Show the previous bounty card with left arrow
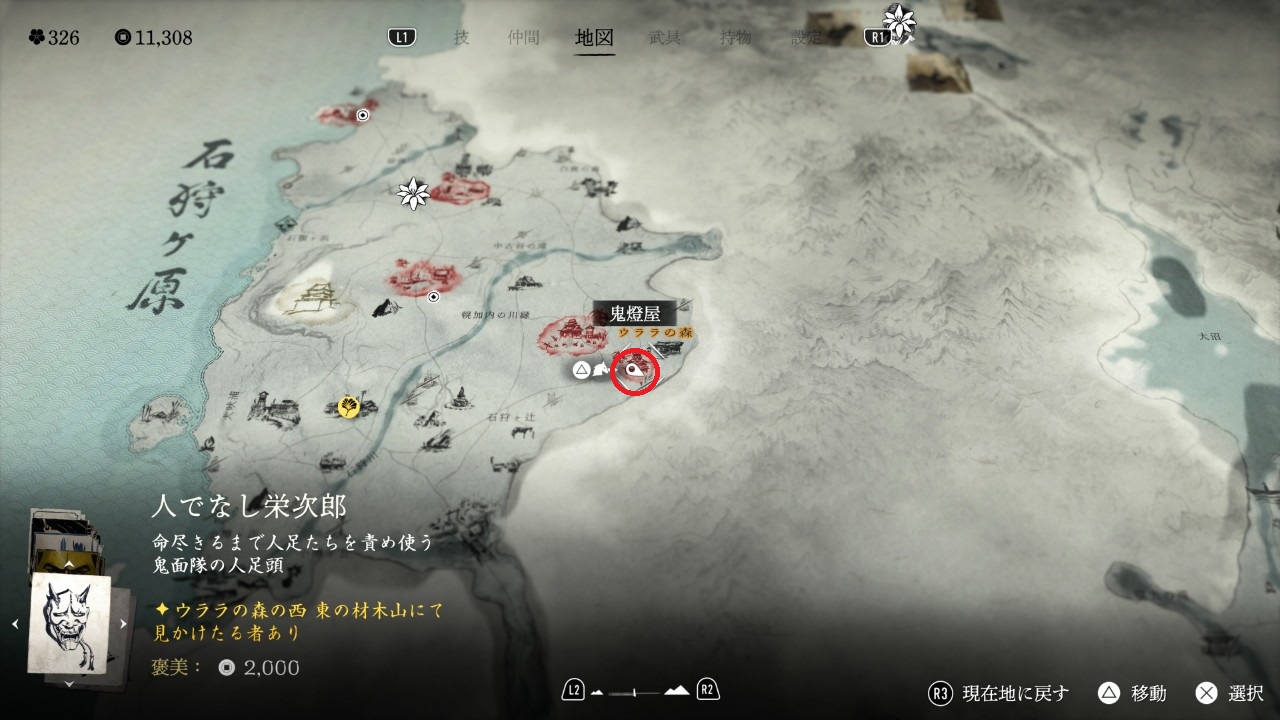This screenshot has width=1280, height=720. click(x=15, y=624)
